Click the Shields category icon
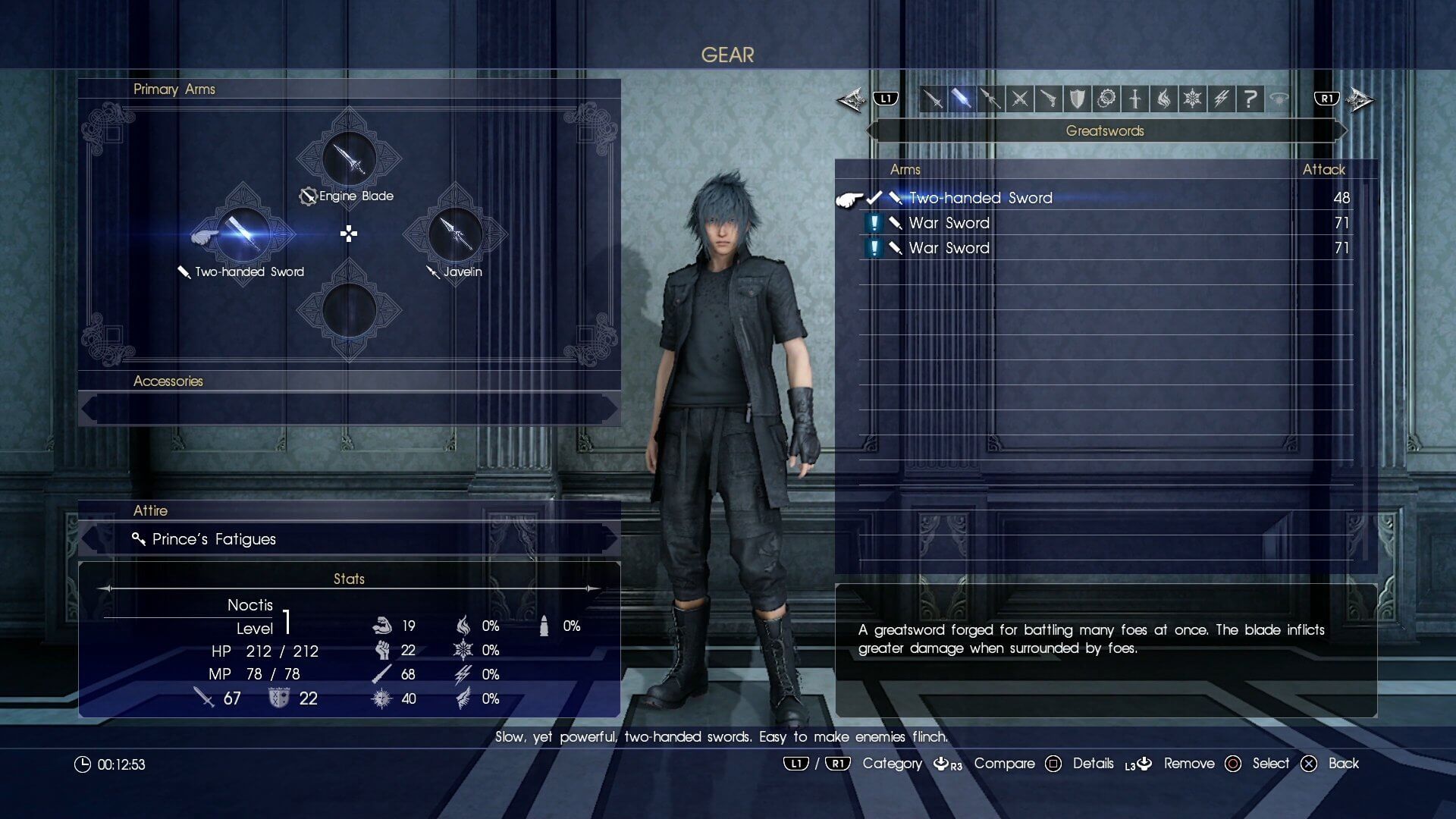The width and height of the screenshot is (1456, 819). tap(1076, 99)
